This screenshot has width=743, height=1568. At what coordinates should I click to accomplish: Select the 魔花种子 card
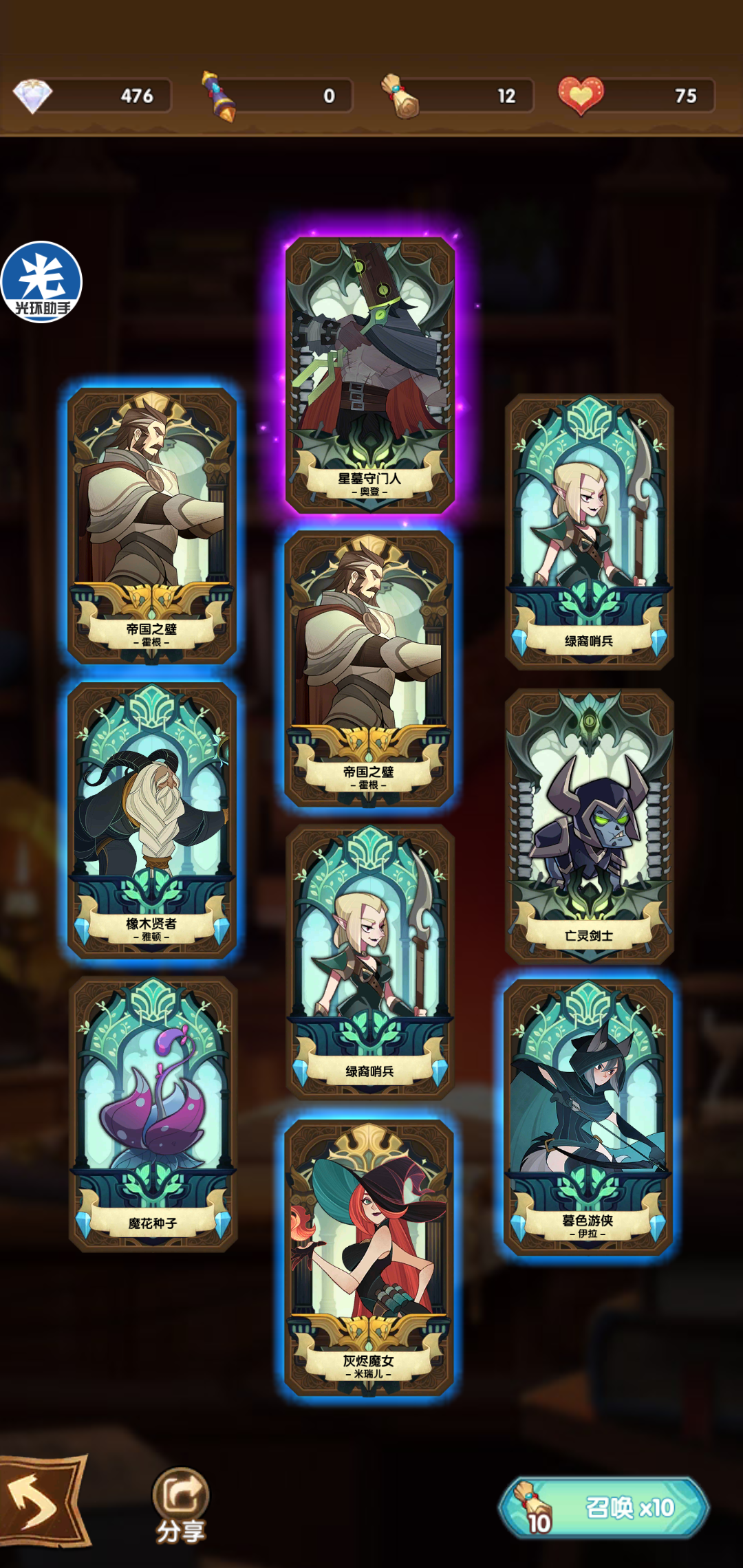click(153, 1113)
